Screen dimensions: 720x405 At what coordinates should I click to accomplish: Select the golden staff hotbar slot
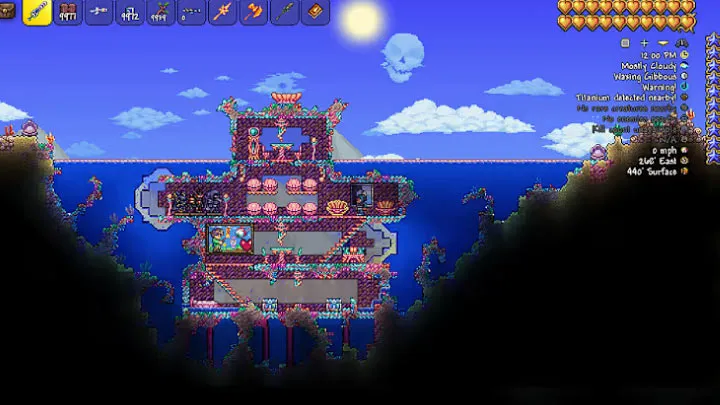tap(222, 13)
